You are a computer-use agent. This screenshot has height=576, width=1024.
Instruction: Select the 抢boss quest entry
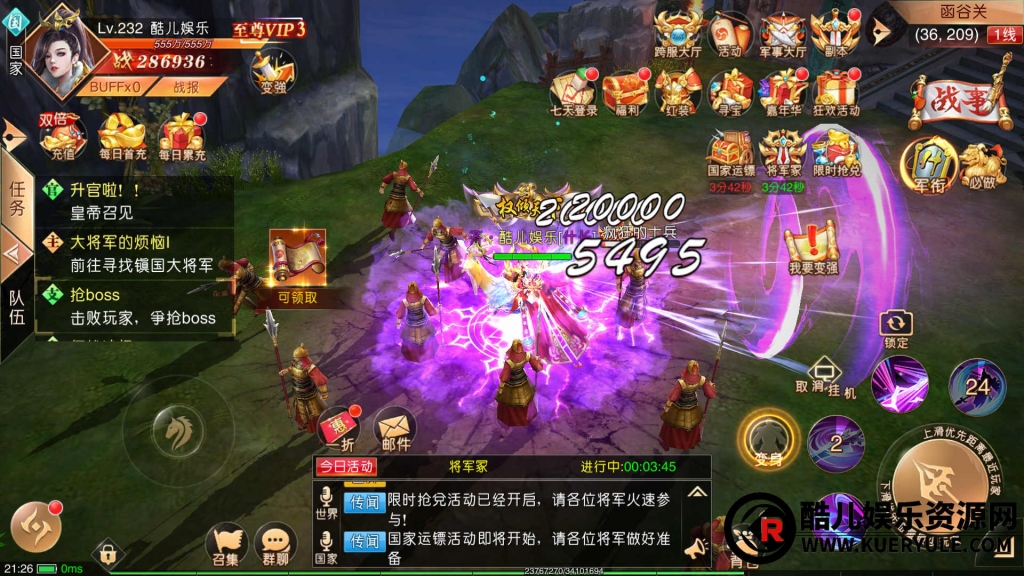point(135,305)
